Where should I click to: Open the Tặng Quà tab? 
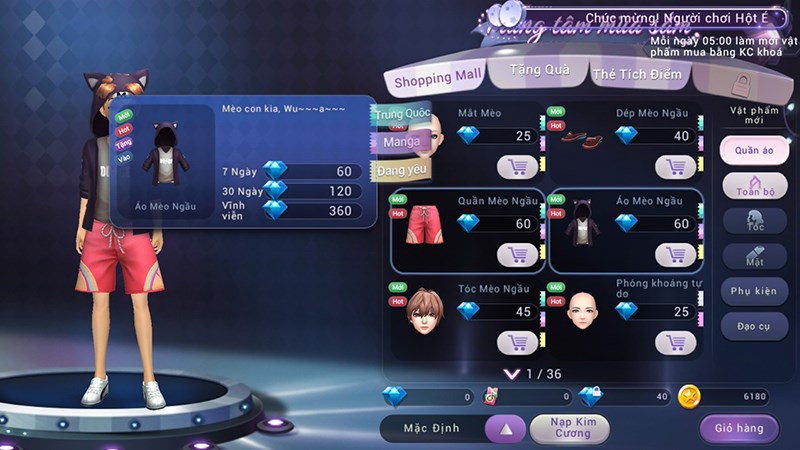(x=540, y=70)
